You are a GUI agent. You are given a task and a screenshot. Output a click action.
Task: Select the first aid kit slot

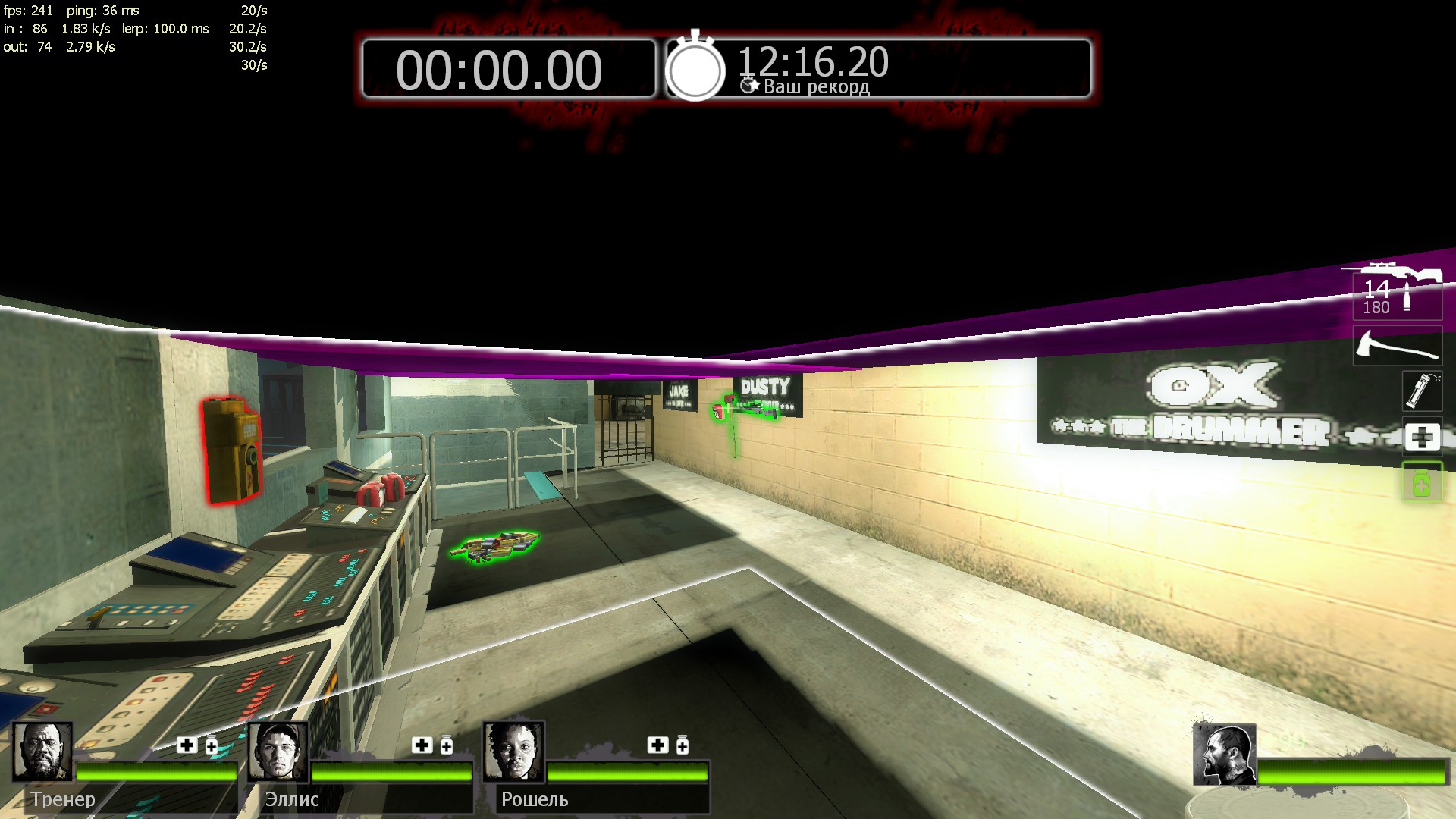(x=1421, y=437)
